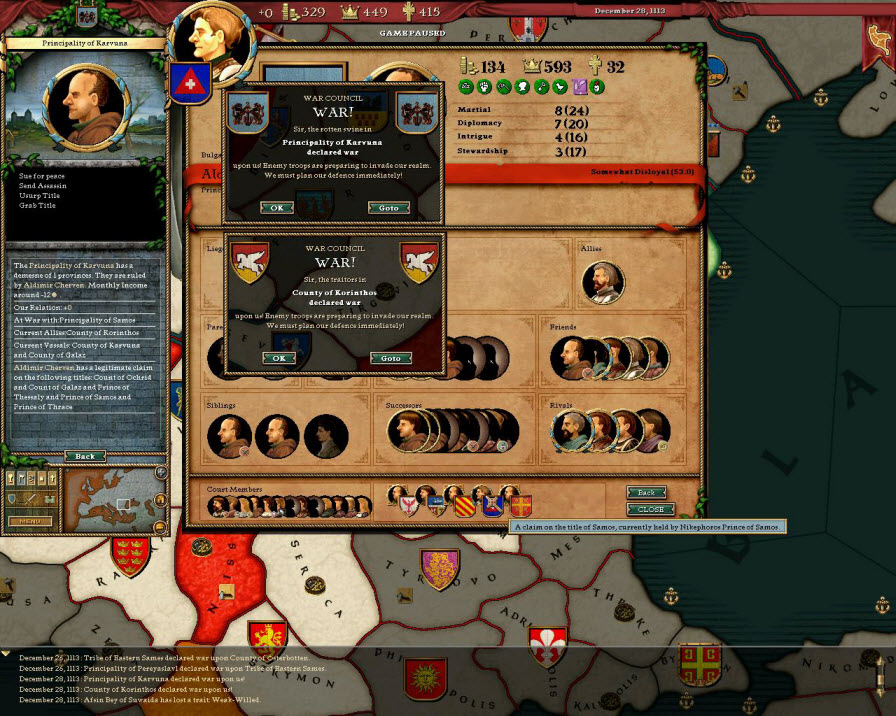Select Grab Title action
Viewport: 896px width, 716px height.
click(x=38, y=206)
